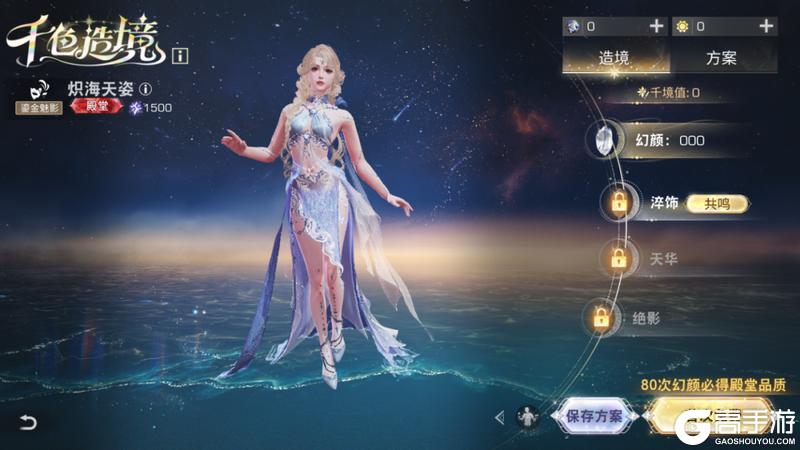Select the locked 绝影 node
The height and width of the screenshot is (450, 800).
point(601,318)
